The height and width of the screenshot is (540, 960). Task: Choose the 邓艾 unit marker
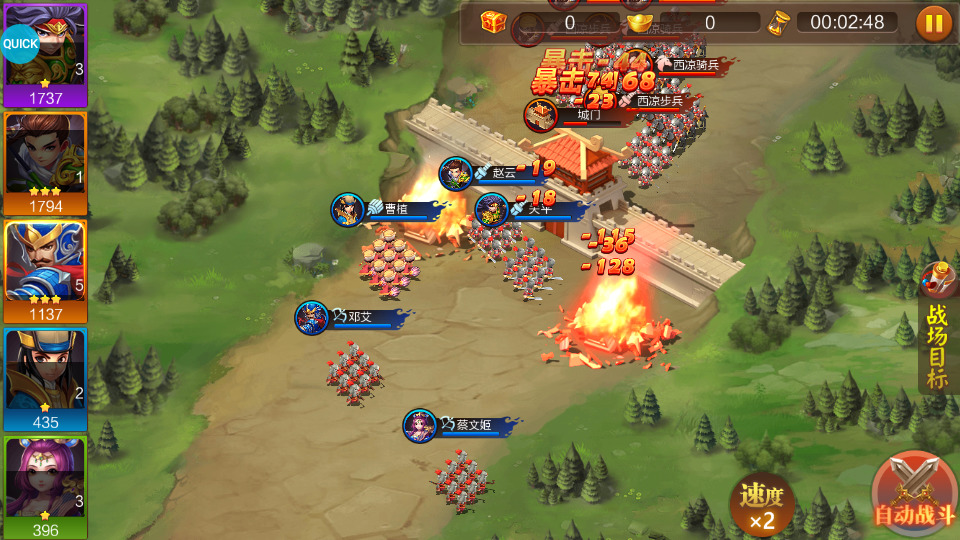(x=312, y=318)
